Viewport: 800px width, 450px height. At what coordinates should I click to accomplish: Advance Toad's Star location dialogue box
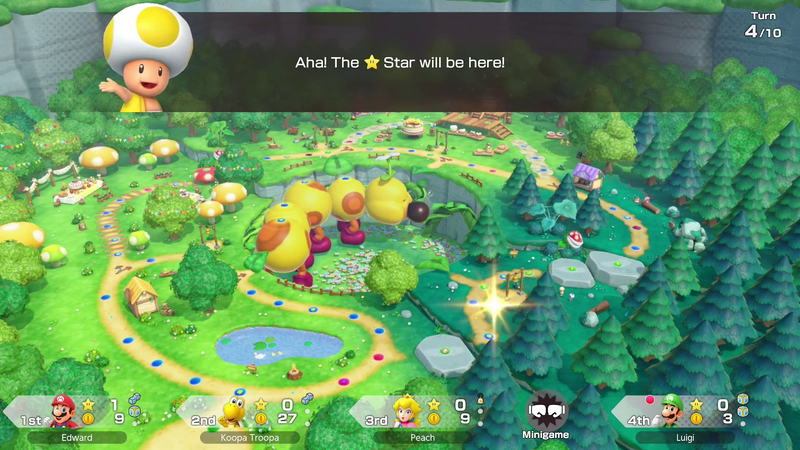pos(400,62)
